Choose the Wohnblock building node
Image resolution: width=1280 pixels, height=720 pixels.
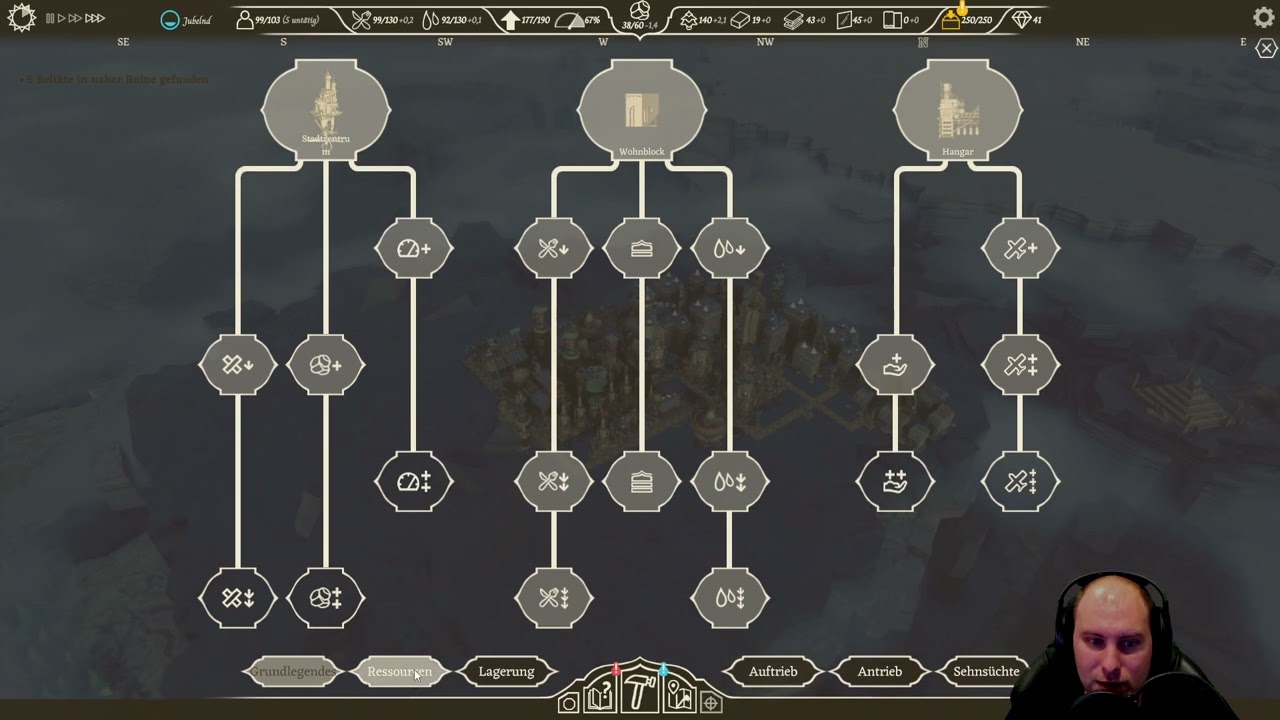tap(641, 108)
